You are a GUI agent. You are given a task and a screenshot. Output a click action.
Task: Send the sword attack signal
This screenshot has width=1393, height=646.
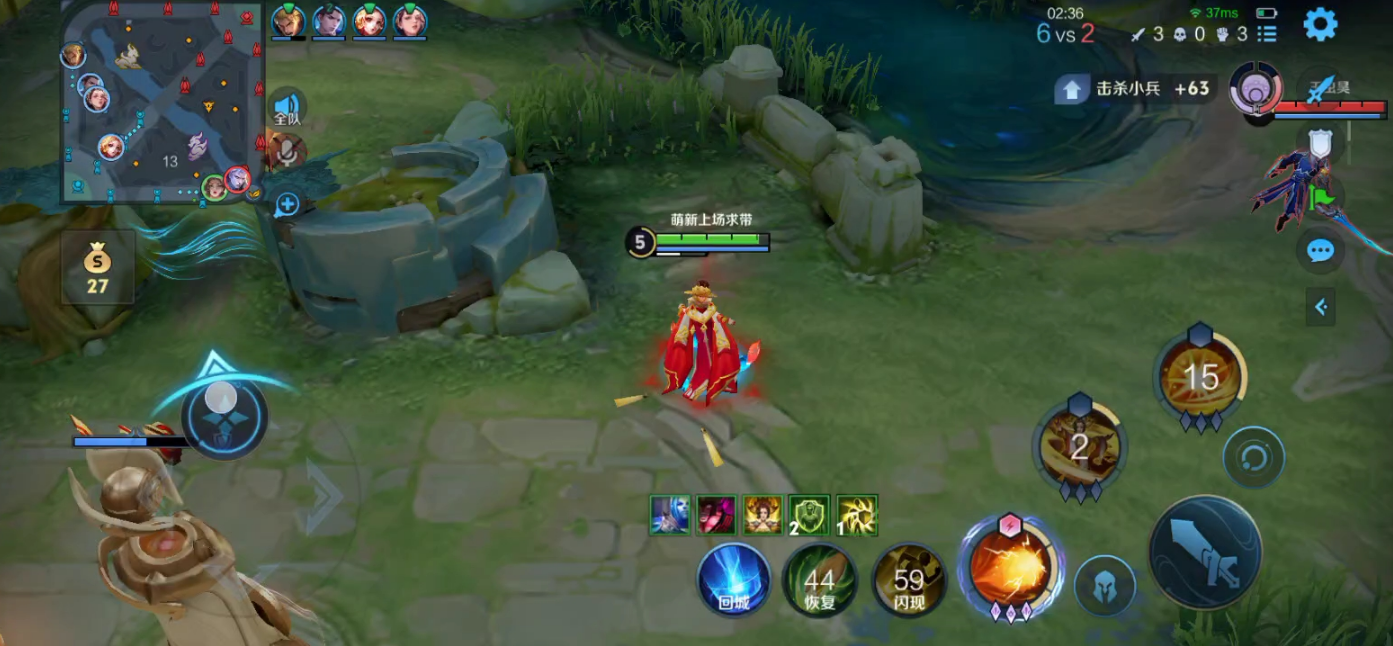coord(1322,88)
